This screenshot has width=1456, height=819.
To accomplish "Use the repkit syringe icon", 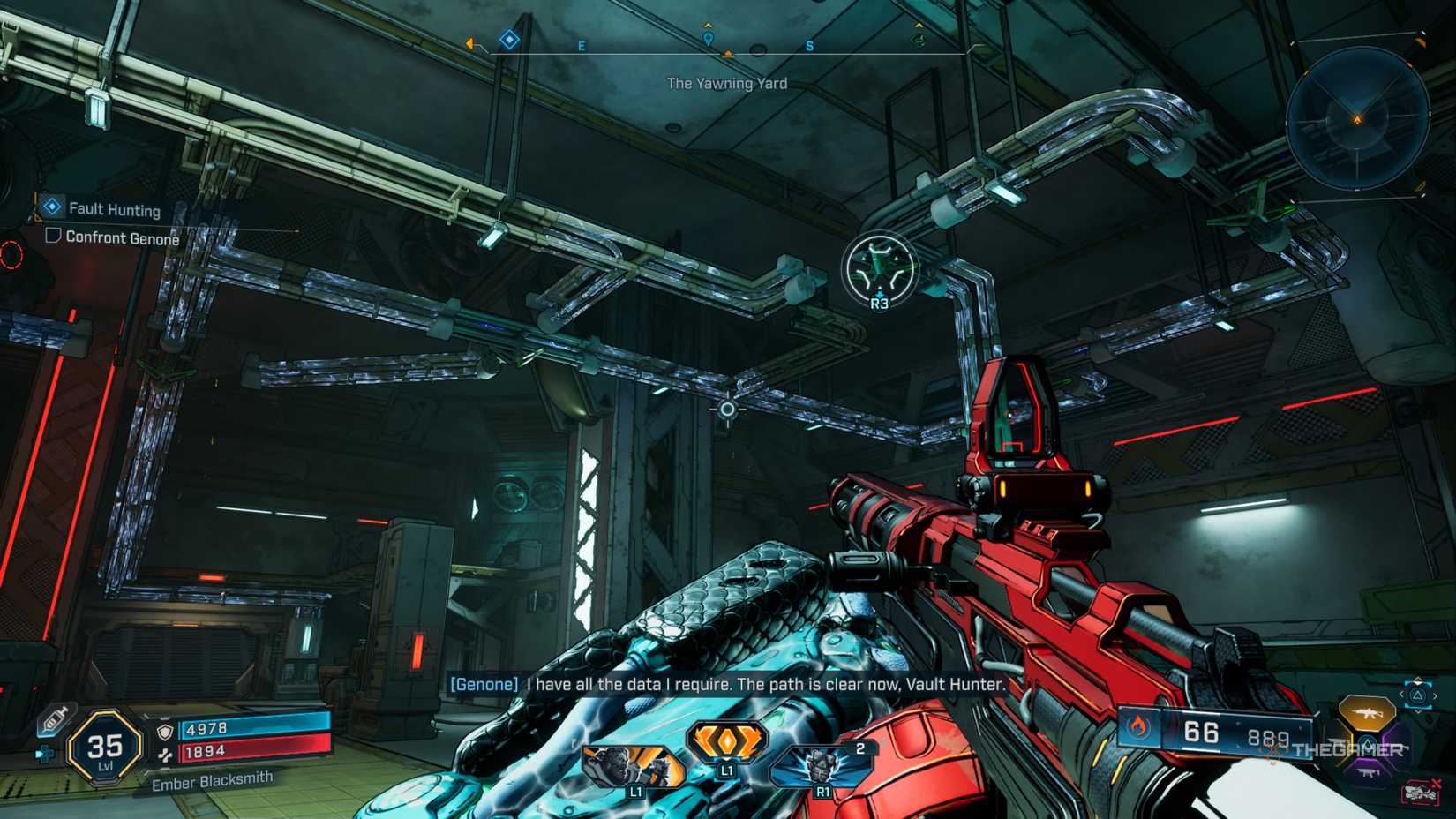I will pos(54,720).
